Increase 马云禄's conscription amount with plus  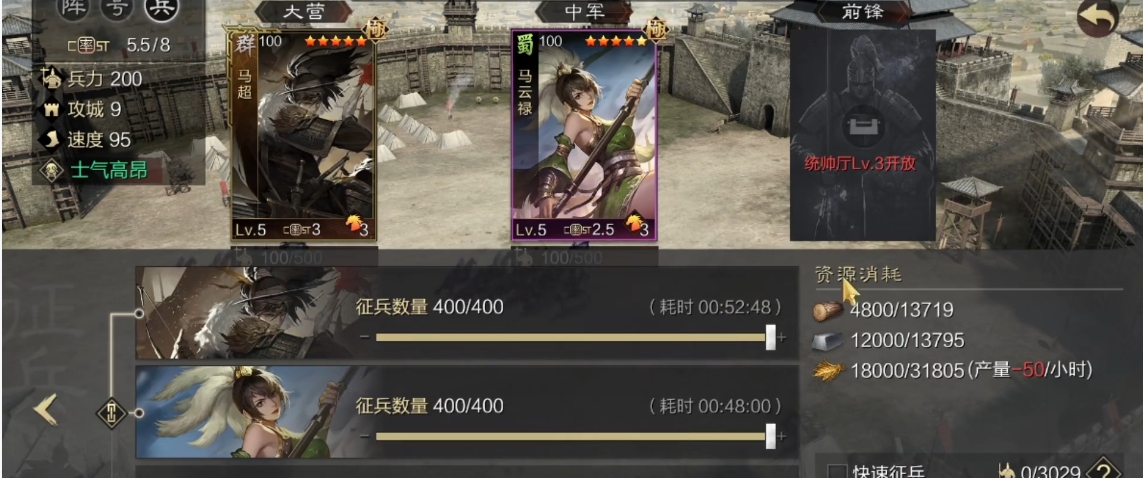pos(782,437)
